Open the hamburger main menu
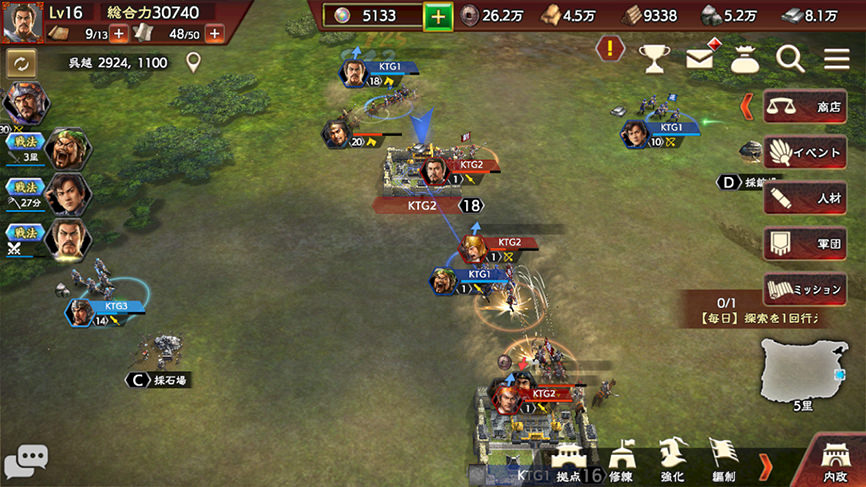The image size is (866, 487). pos(837,59)
